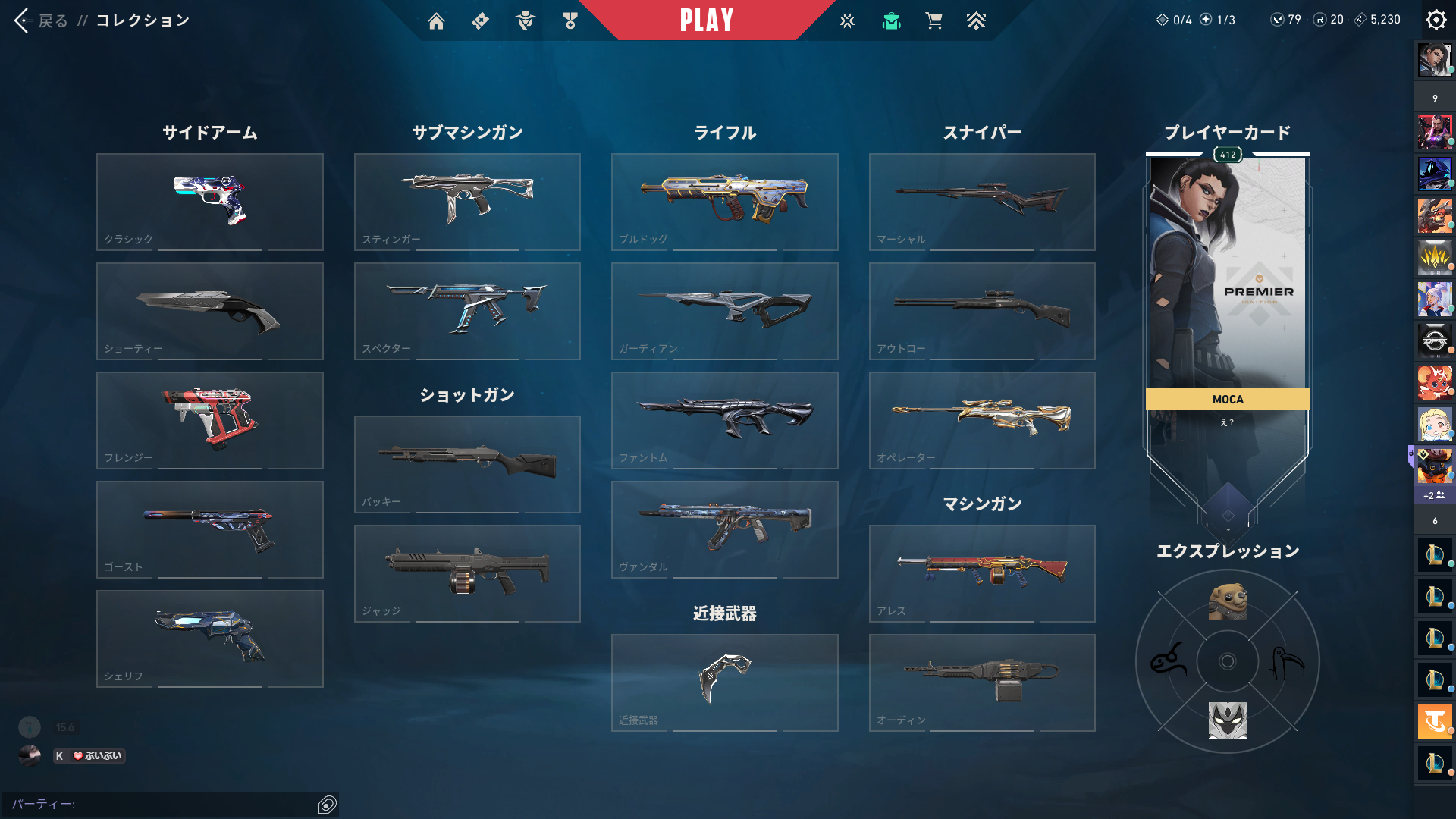This screenshot has width=1456, height=819.
Task: Choose the ショーティー weapon slot
Action: (x=210, y=311)
